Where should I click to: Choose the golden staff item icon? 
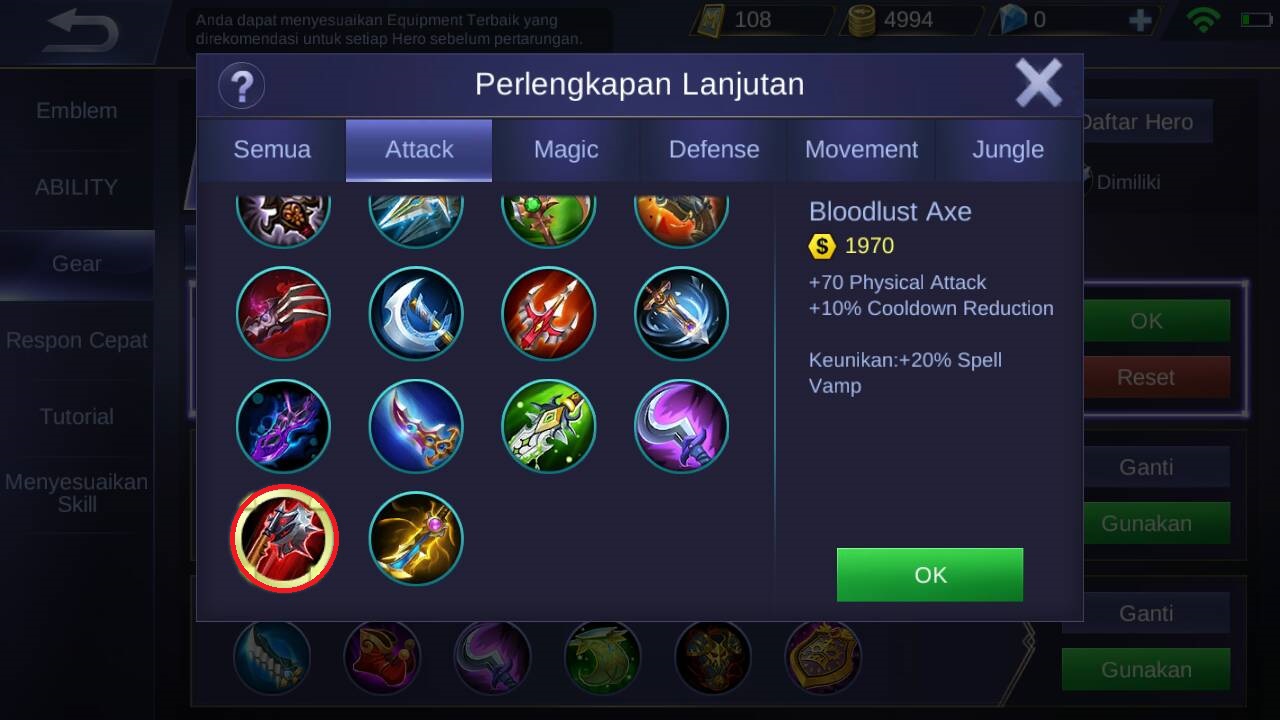pos(416,539)
